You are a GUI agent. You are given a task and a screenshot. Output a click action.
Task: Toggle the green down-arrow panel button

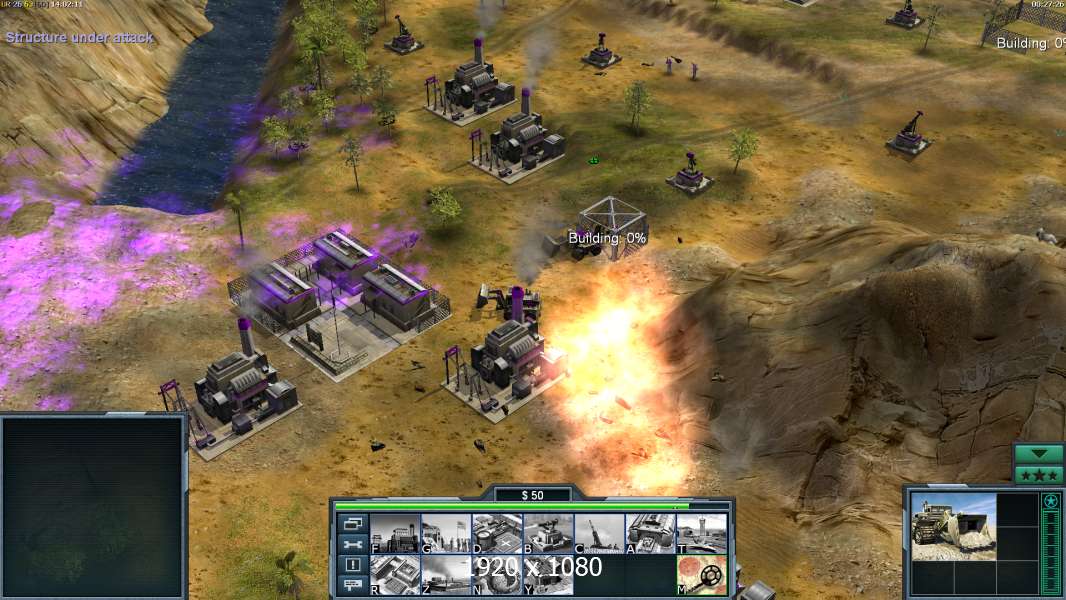[1039, 454]
